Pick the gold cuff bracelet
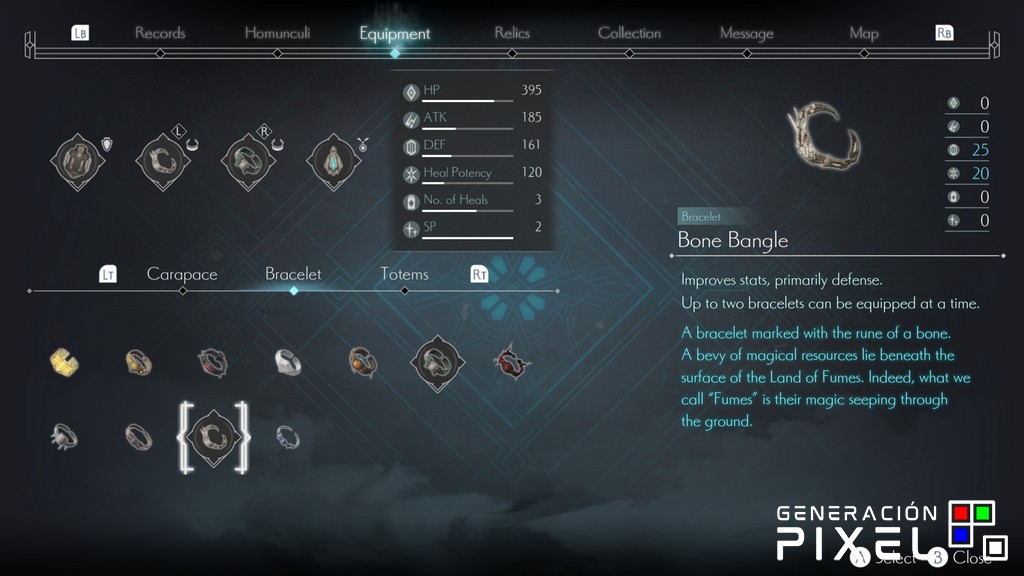This screenshot has height=576, width=1024. (65, 362)
